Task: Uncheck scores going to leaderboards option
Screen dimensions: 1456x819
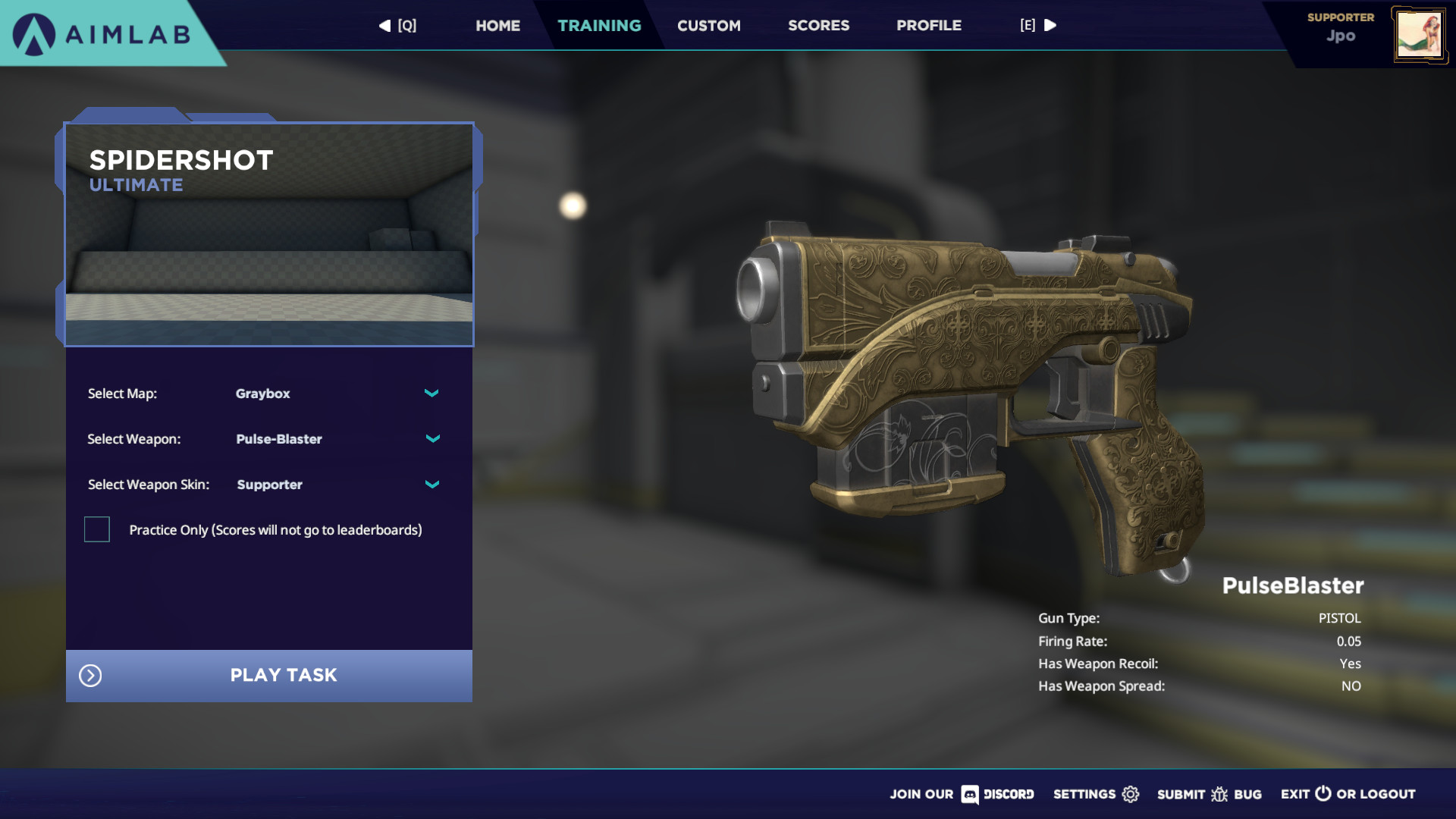Action: point(96,529)
